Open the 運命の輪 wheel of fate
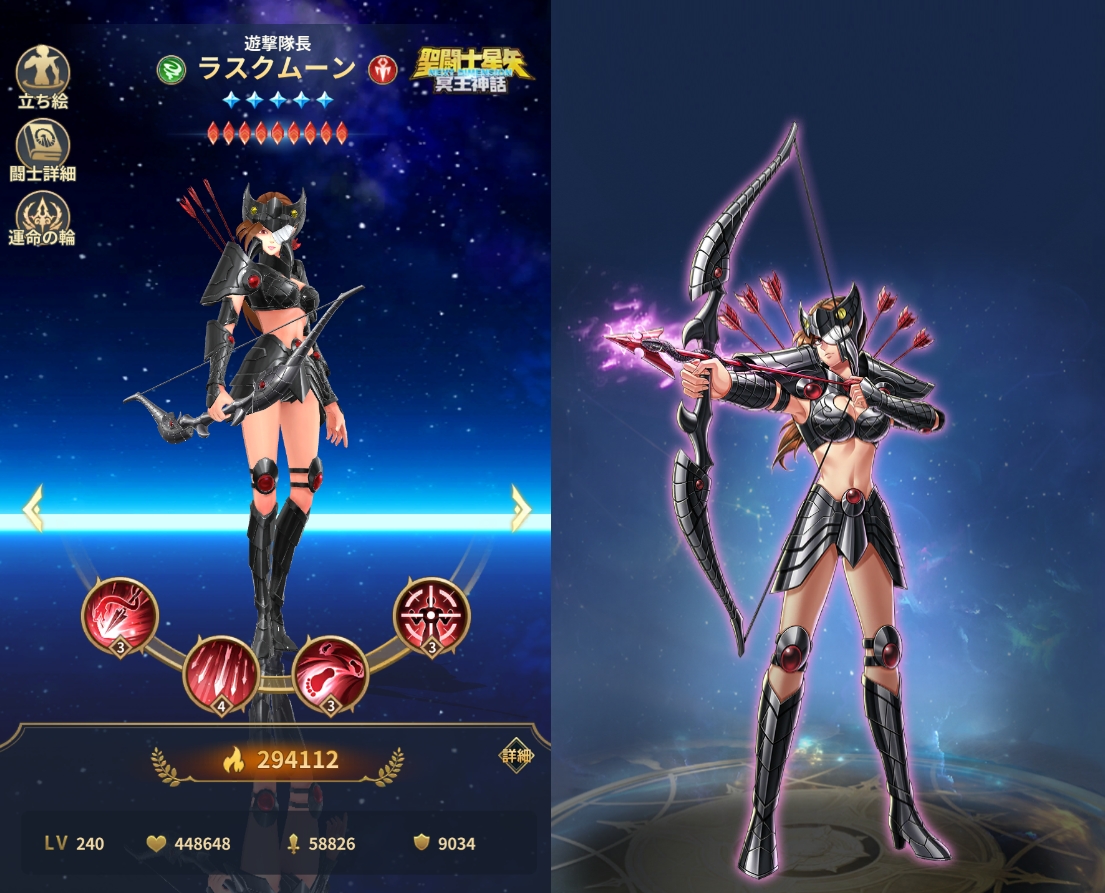 (x=43, y=217)
